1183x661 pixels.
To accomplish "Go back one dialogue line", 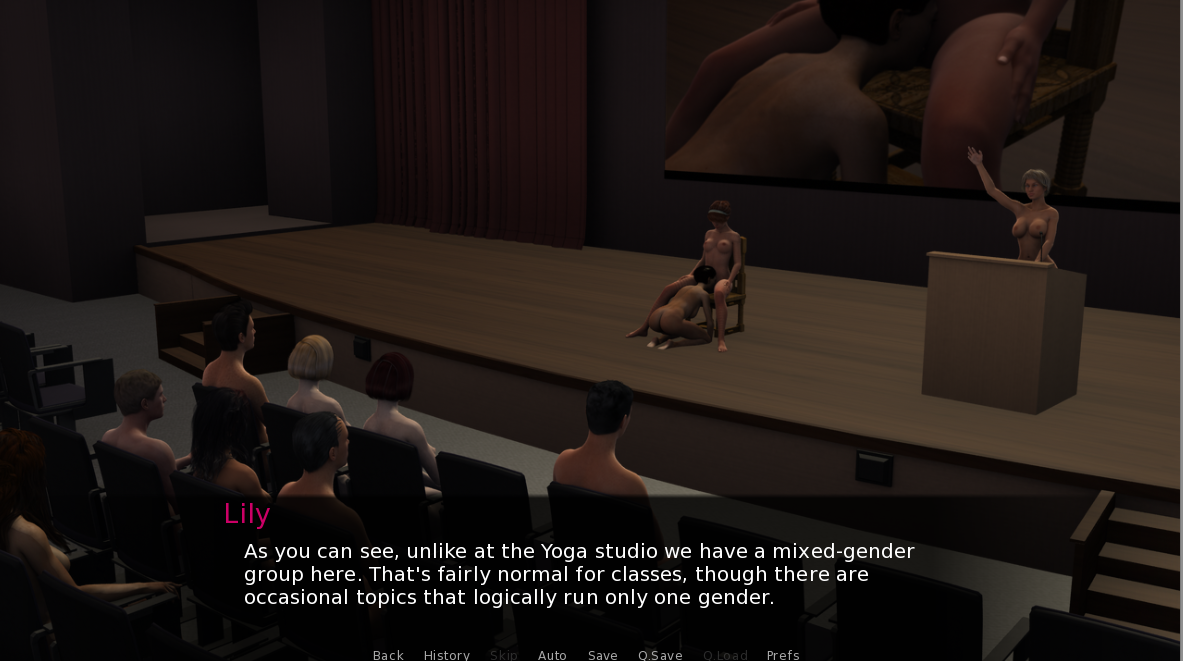I will click(388, 655).
